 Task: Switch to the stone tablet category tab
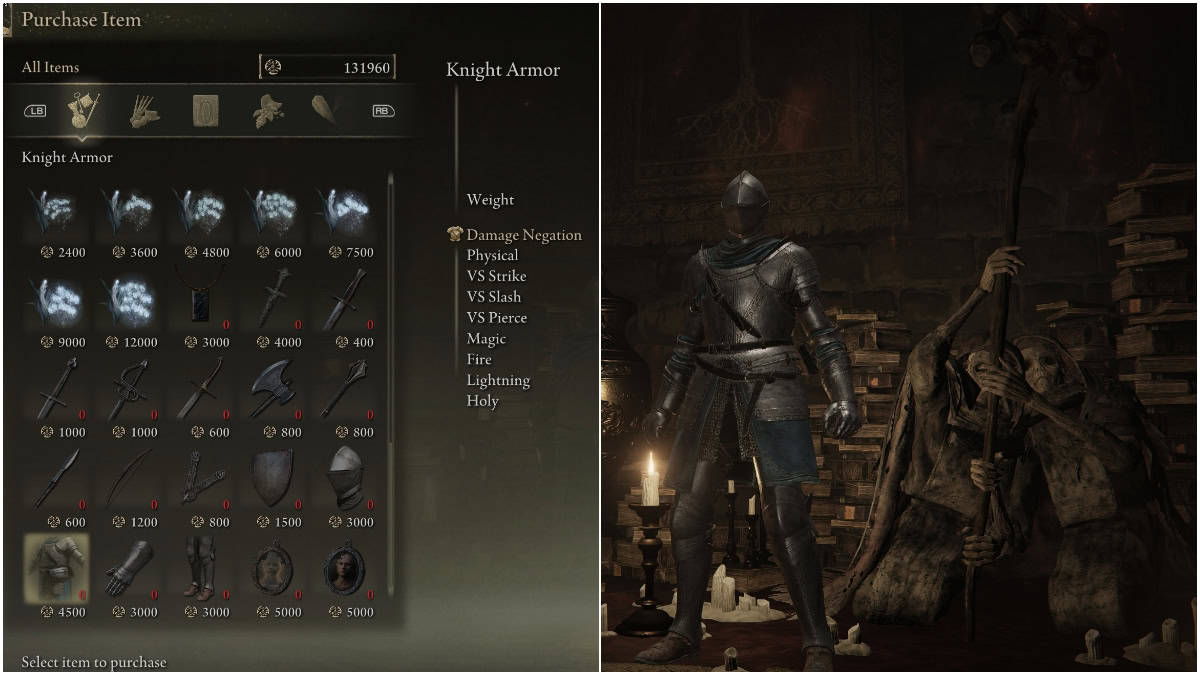point(206,111)
